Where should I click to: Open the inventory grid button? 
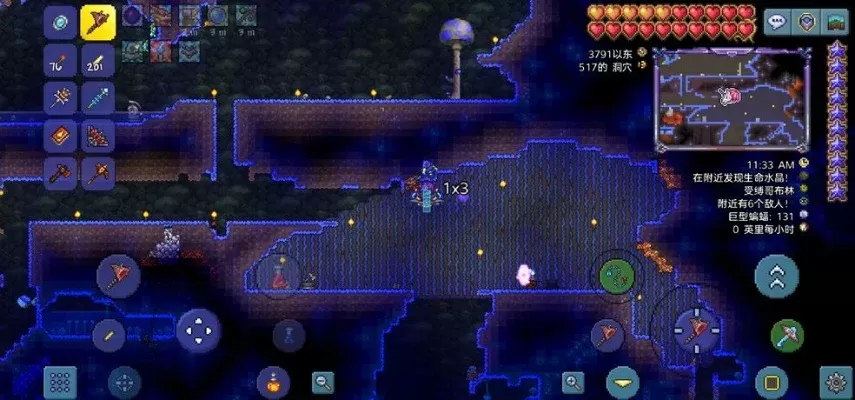coord(60,381)
